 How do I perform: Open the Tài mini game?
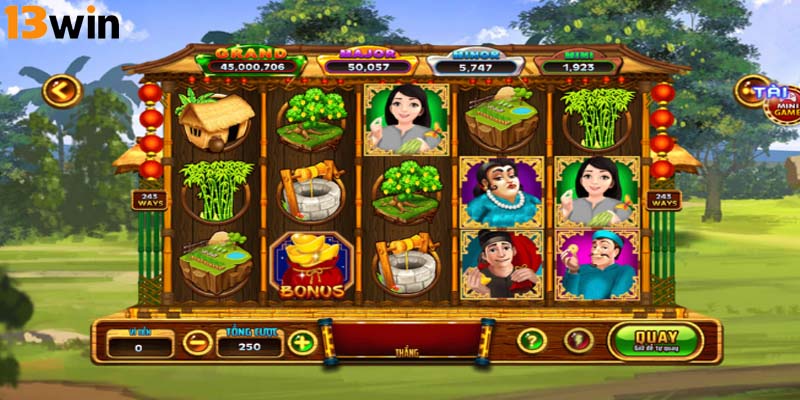pos(775,99)
